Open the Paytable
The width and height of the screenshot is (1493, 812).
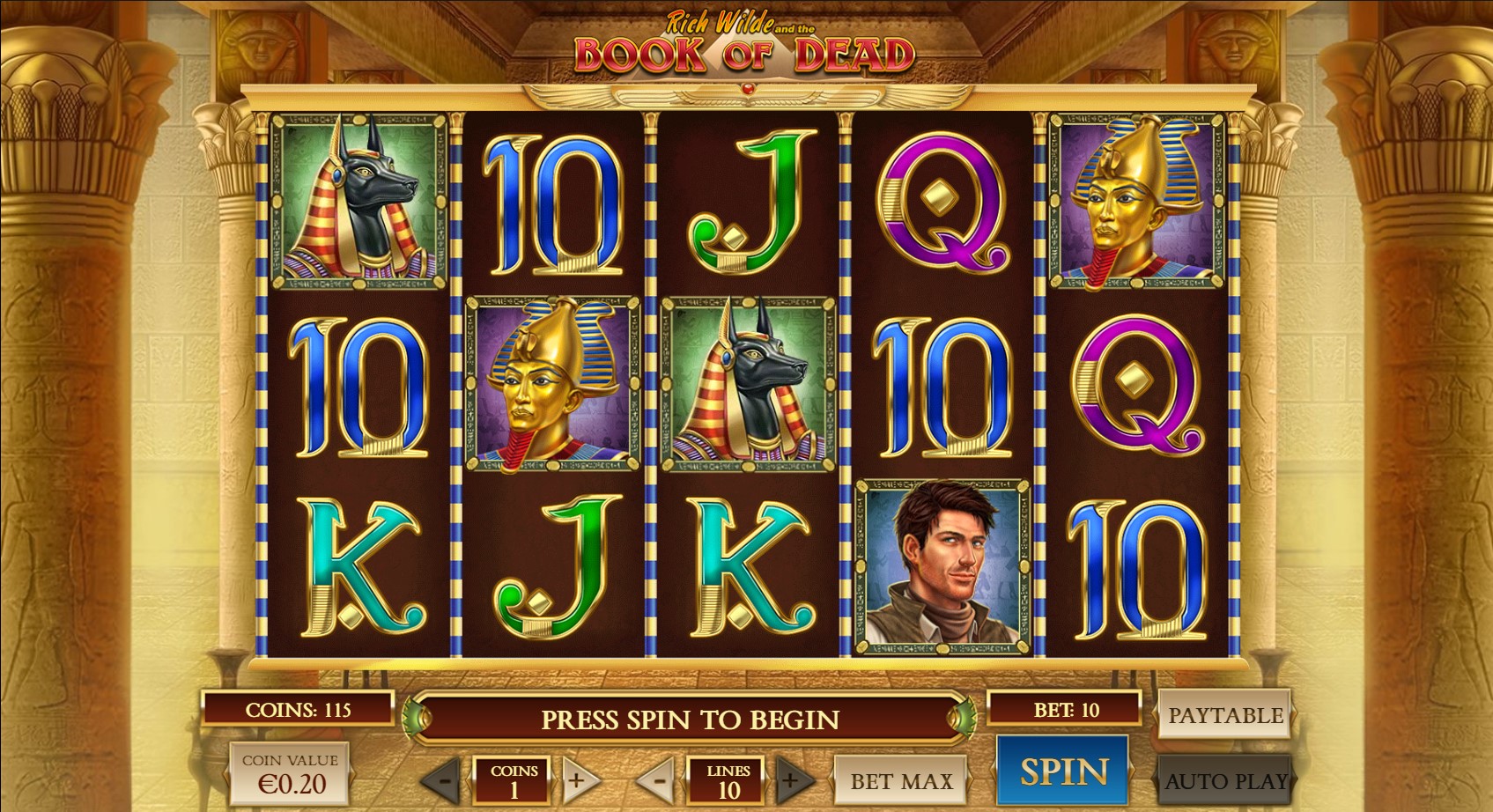pyautogui.click(x=1224, y=715)
